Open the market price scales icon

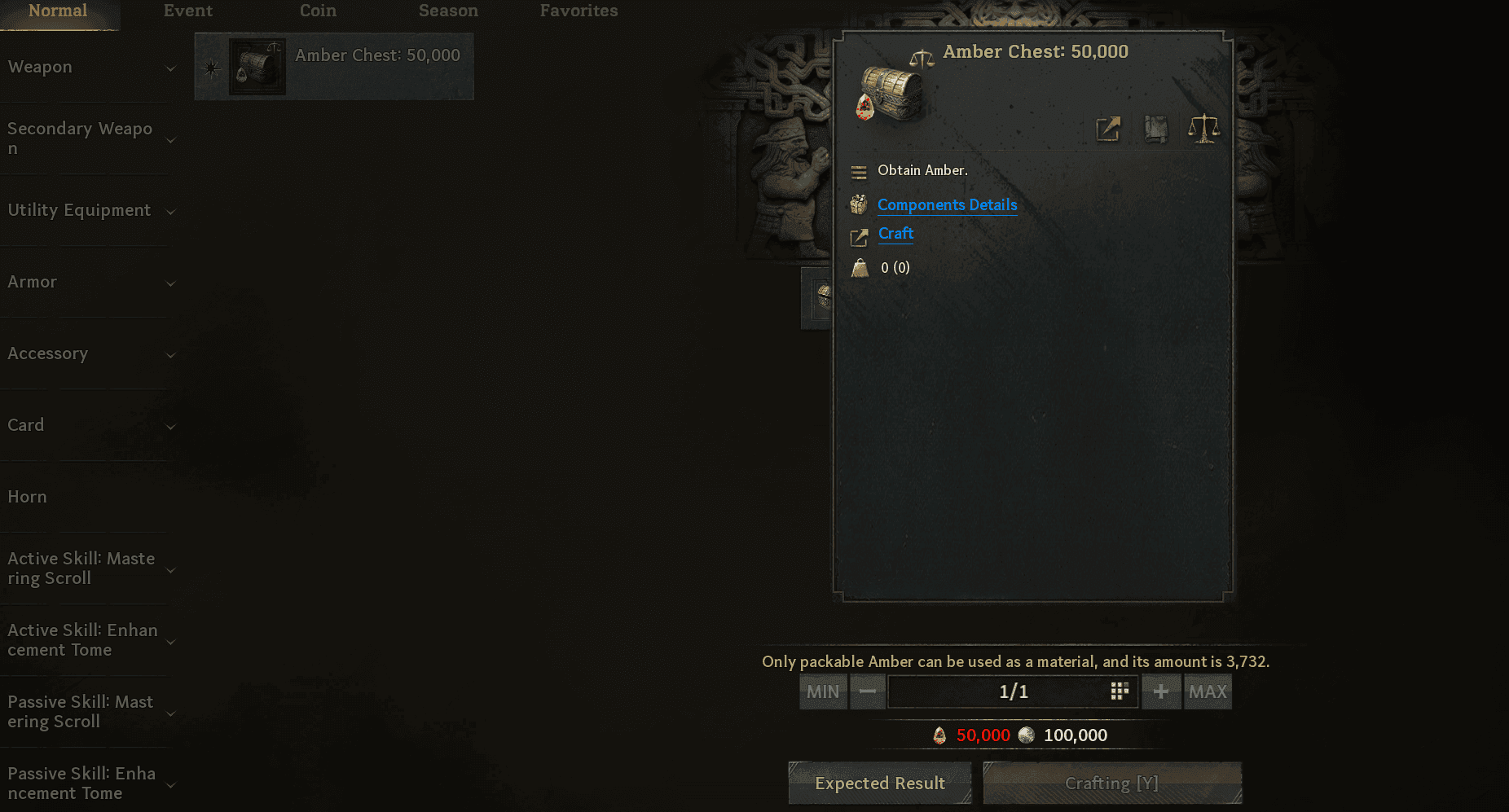click(x=1205, y=128)
